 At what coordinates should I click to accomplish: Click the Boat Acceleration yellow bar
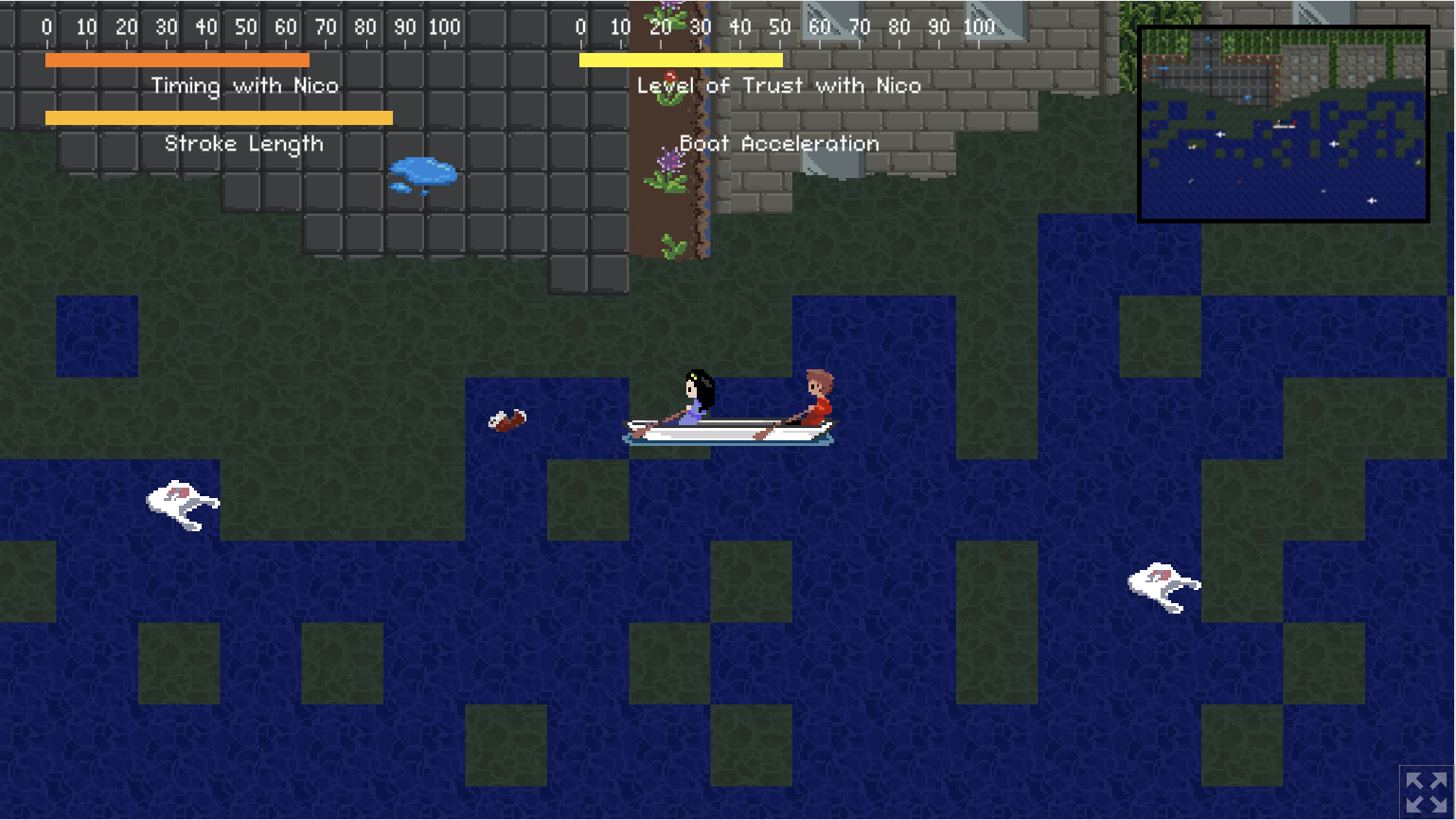(681, 59)
